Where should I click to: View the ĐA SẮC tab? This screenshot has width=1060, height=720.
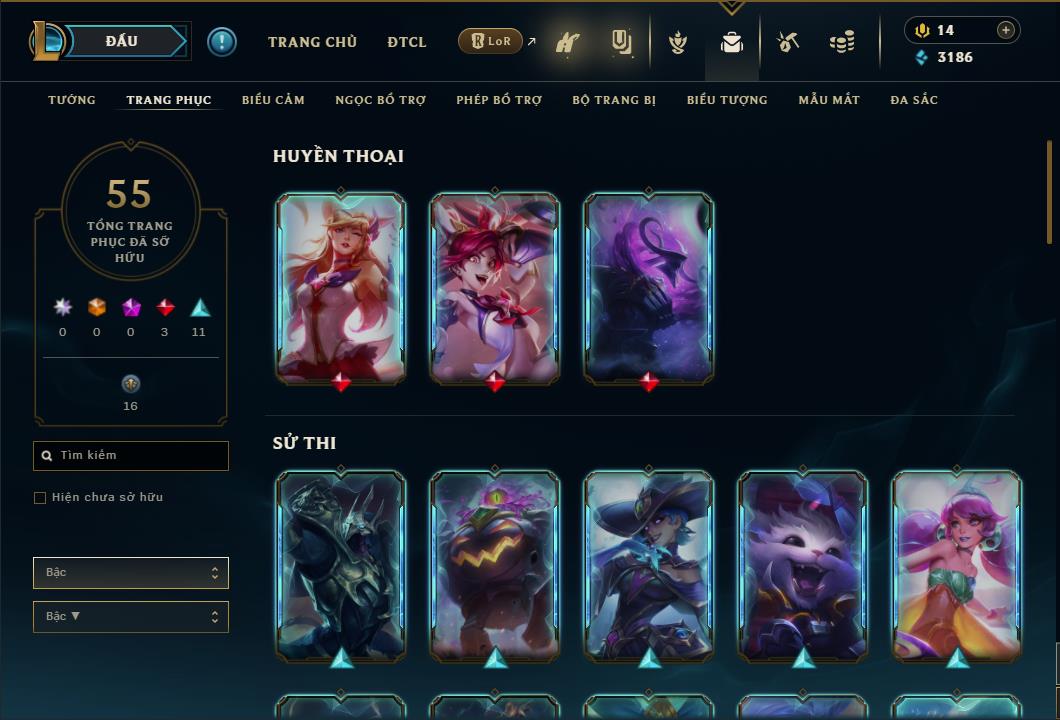[x=914, y=100]
